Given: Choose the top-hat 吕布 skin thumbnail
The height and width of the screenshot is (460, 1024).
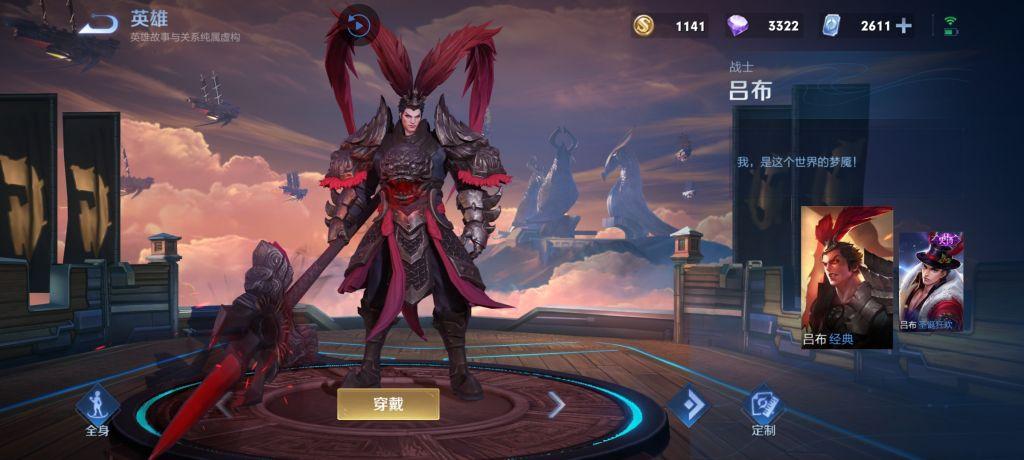Looking at the screenshot, I should click(x=930, y=283).
